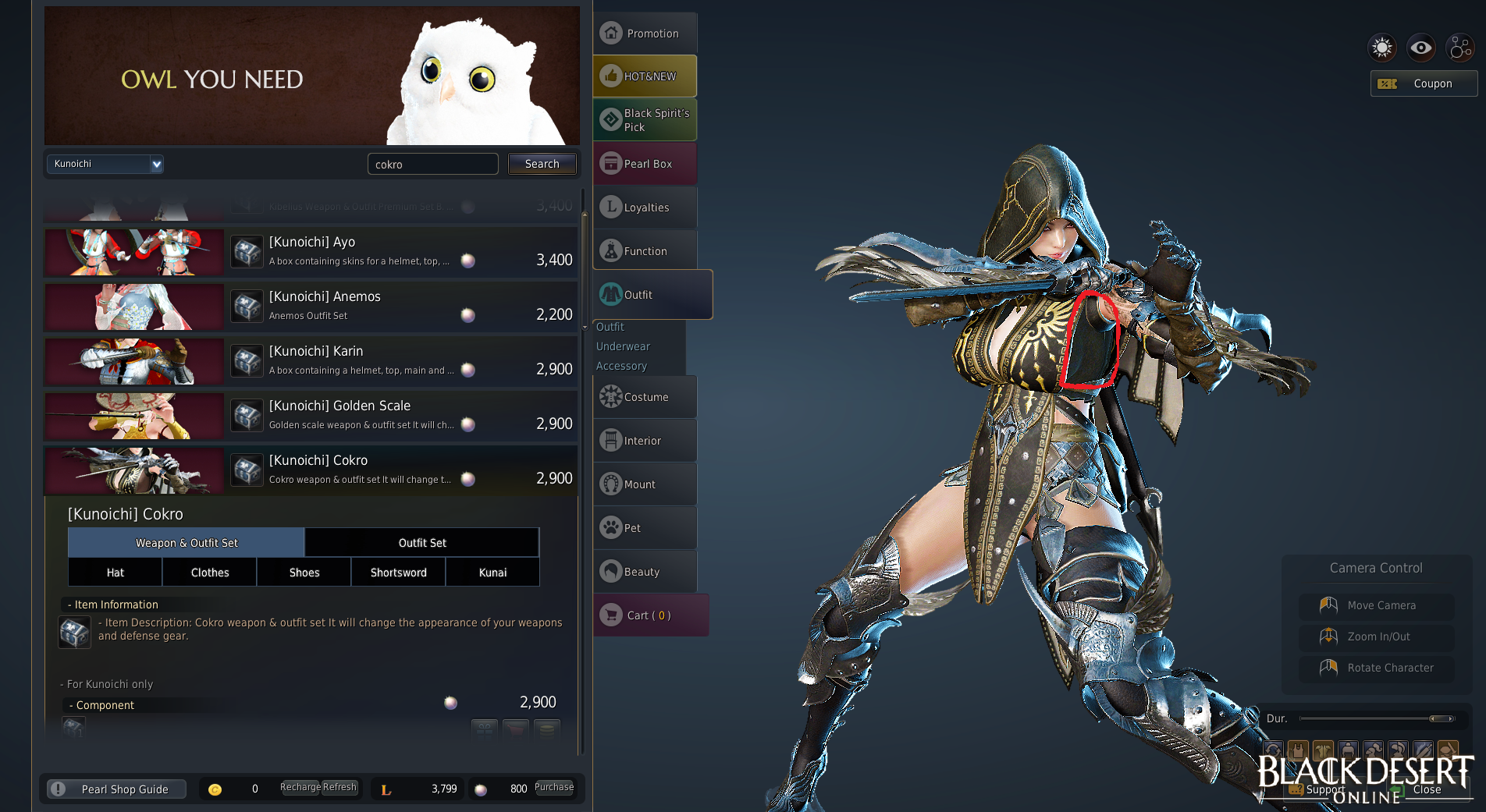Open the Coupon window
The height and width of the screenshot is (812, 1486).
click(1424, 83)
